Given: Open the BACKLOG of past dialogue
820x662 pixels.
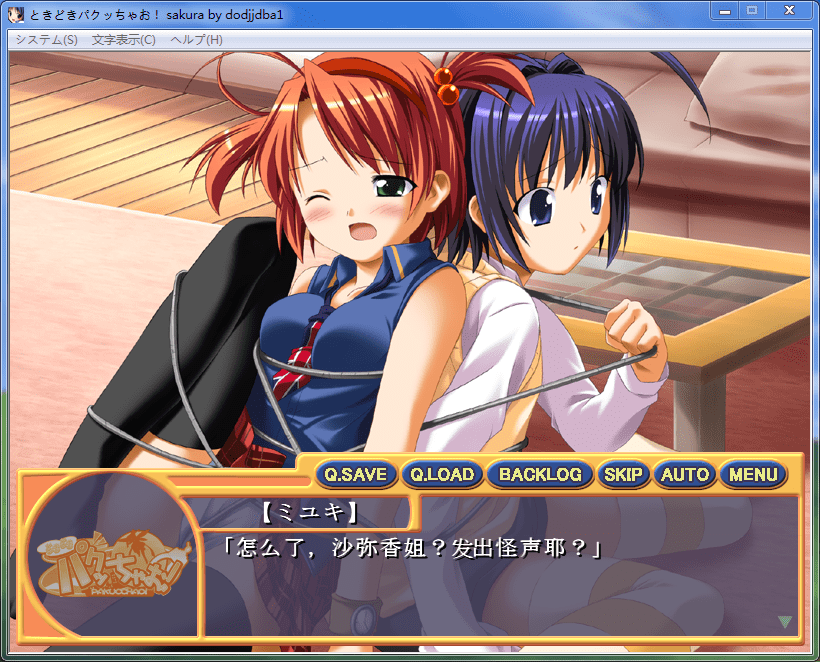Looking at the screenshot, I should pyautogui.click(x=540, y=475).
